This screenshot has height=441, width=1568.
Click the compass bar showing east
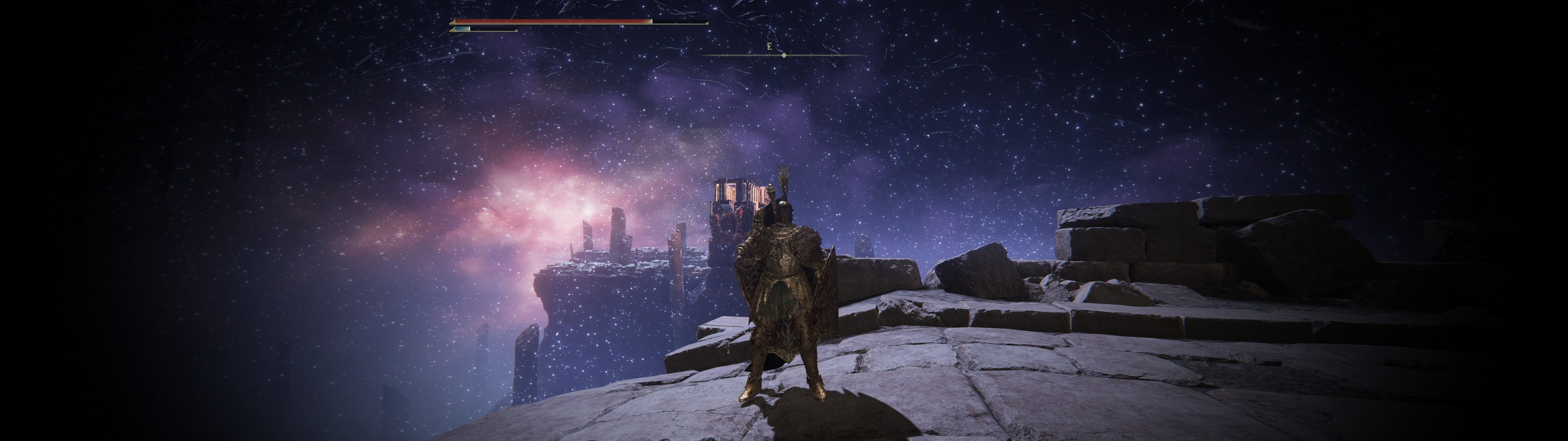(783, 55)
